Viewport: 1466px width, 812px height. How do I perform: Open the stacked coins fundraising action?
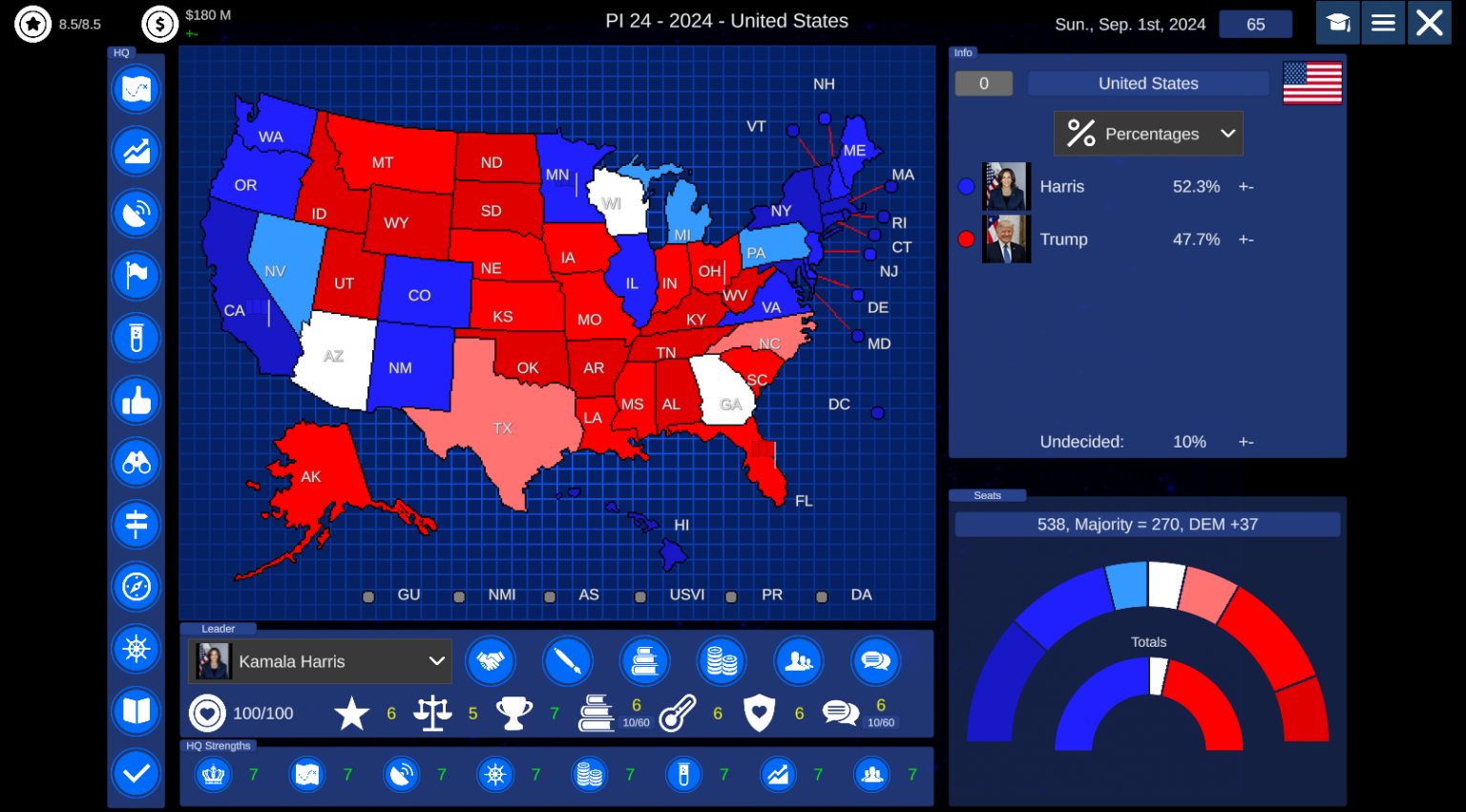coord(722,660)
